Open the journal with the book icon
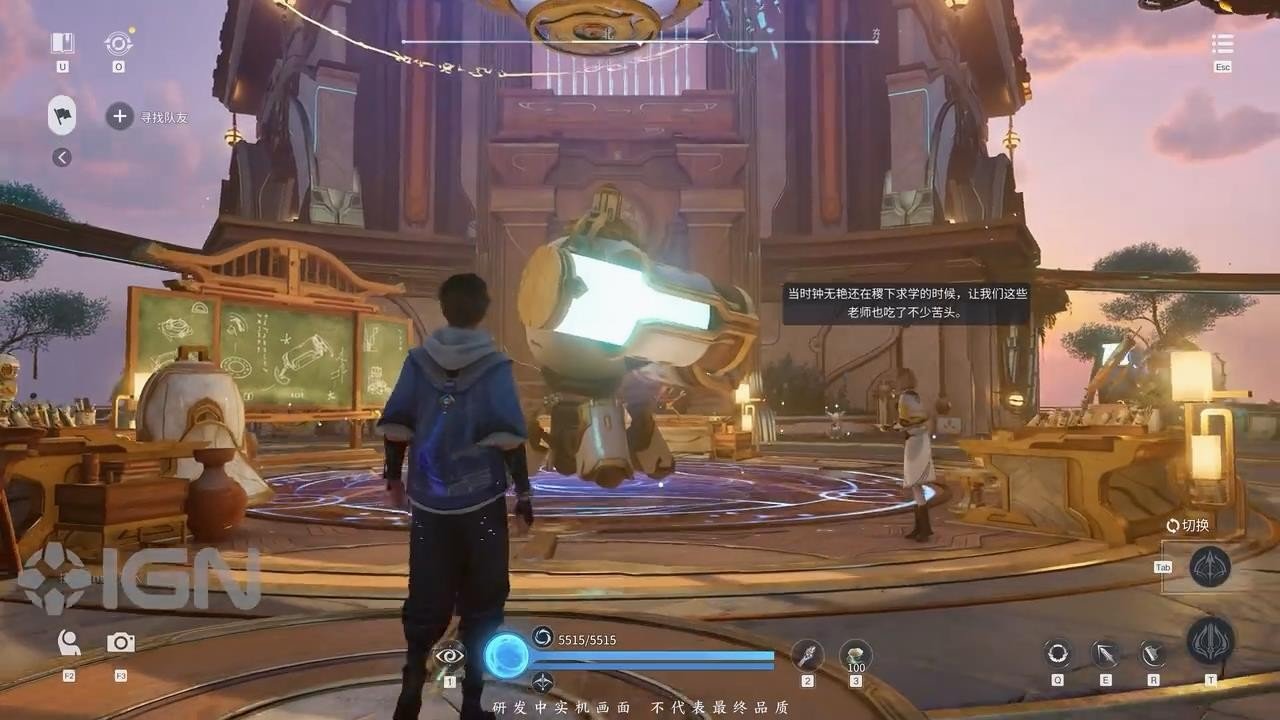This screenshot has height=720, width=1280. 61,44
